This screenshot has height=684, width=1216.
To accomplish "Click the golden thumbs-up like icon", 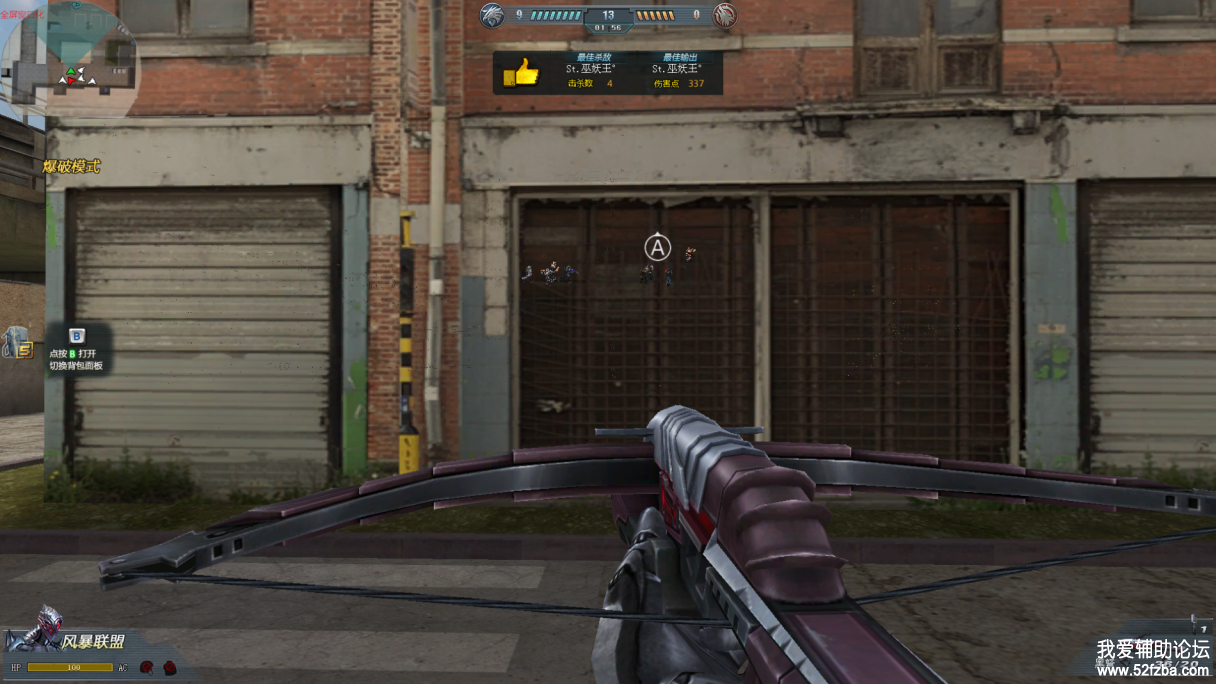I will (x=521, y=73).
